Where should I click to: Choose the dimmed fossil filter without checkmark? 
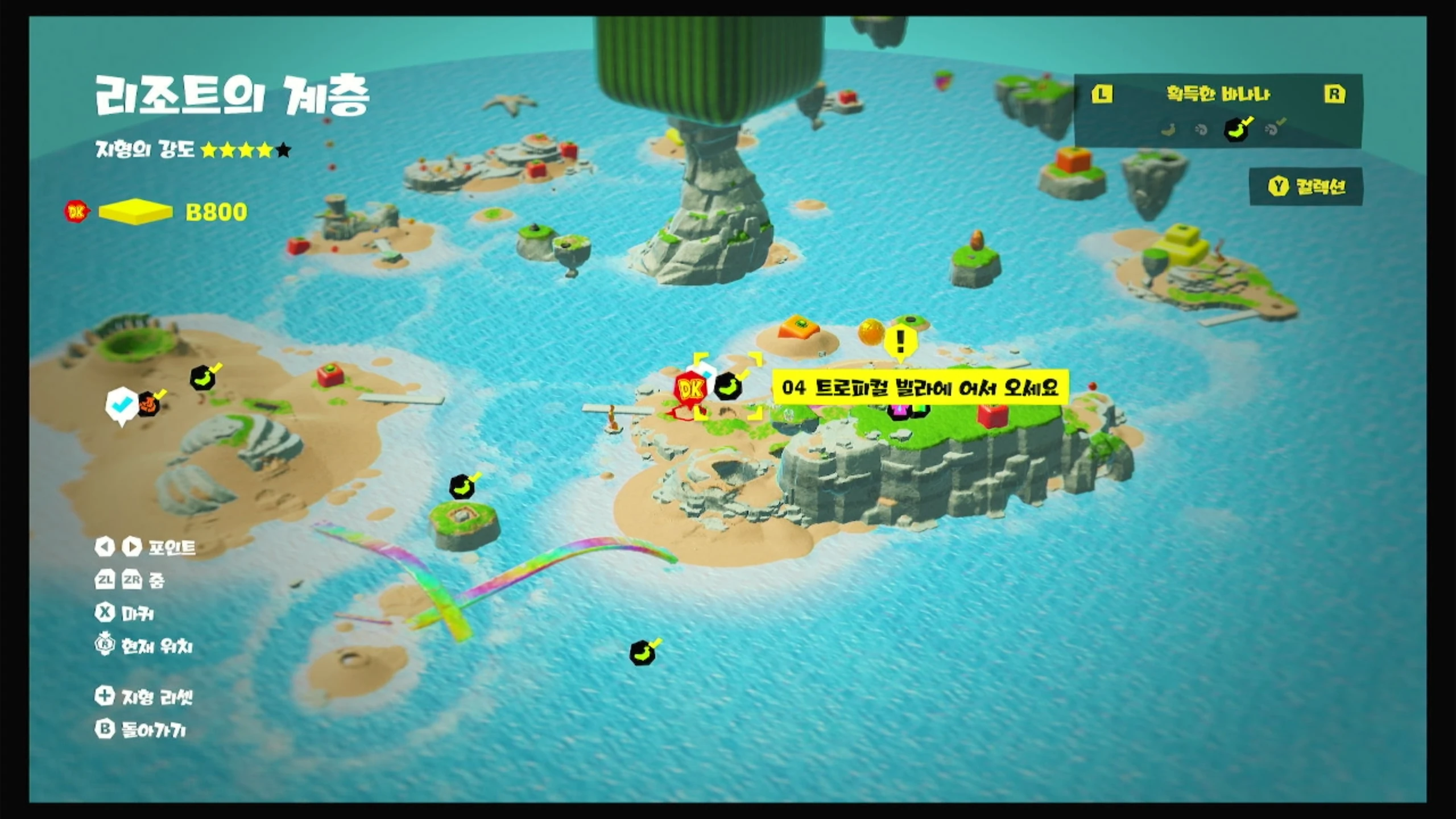1201,130
